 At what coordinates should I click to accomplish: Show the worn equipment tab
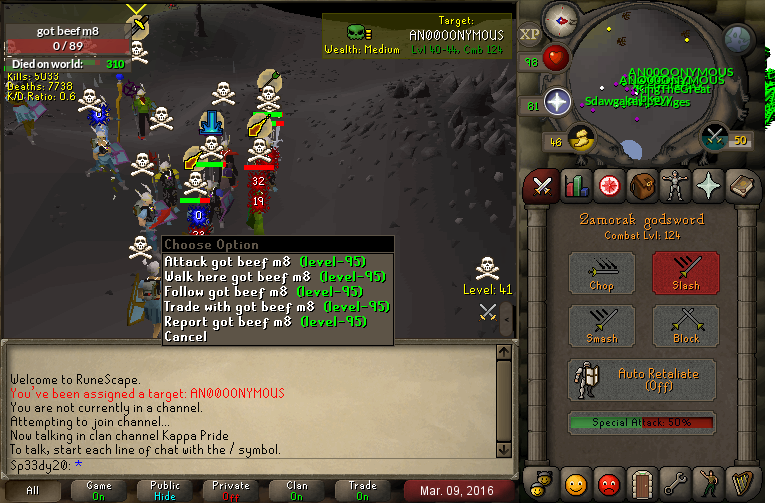(674, 185)
